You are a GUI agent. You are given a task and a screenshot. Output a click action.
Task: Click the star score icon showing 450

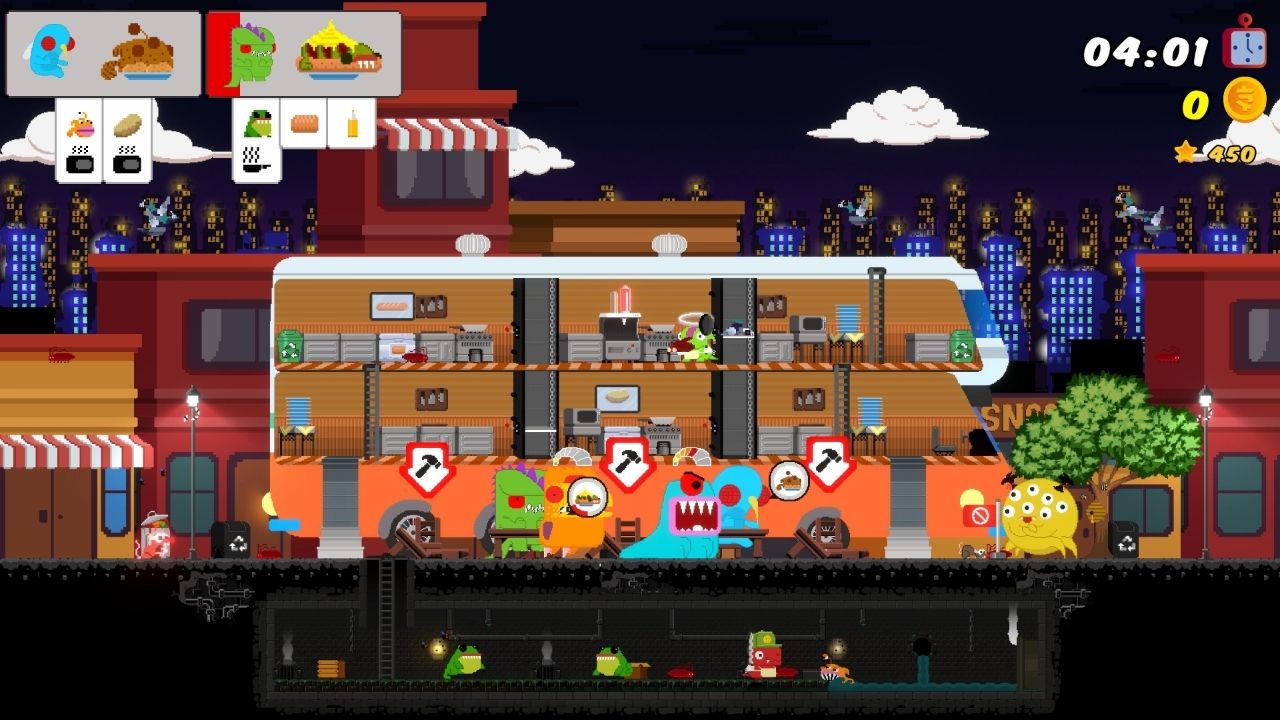pyautogui.click(x=1186, y=152)
